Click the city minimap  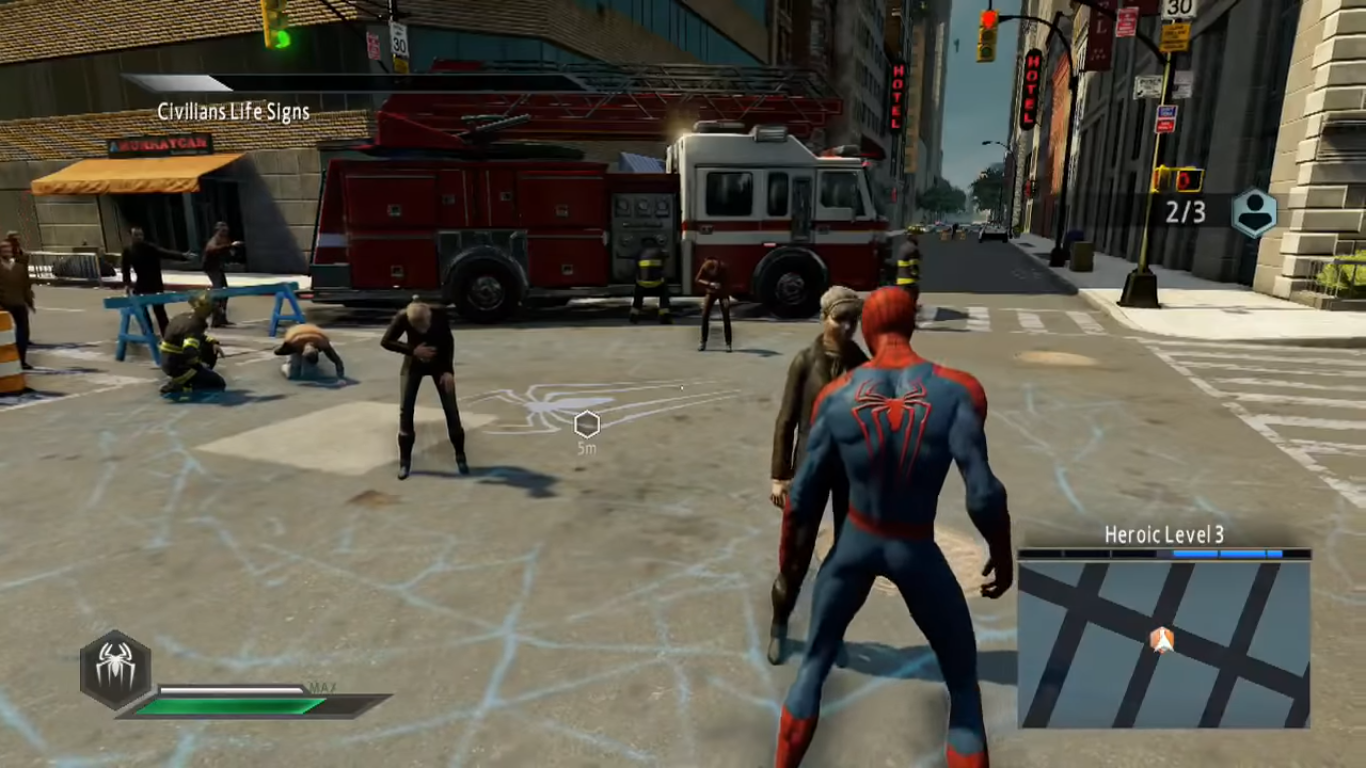pos(1164,644)
